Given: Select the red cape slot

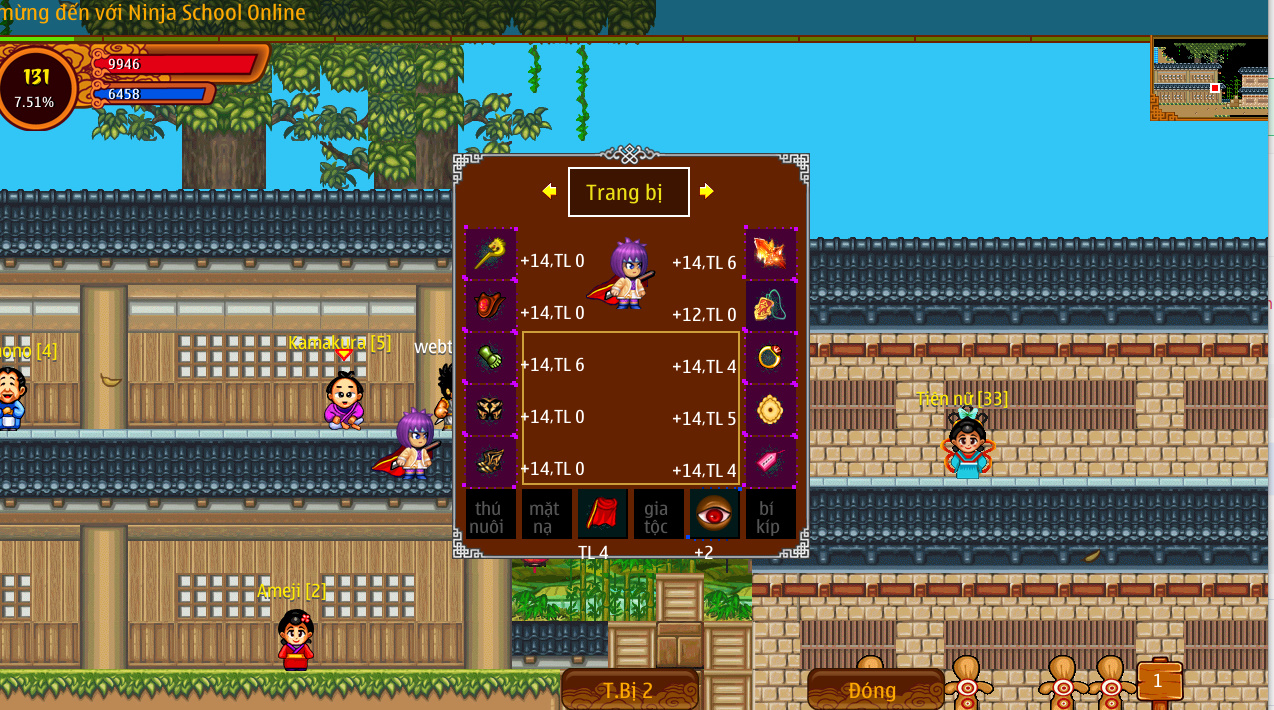Looking at the screenshot, I should point(602,514).
